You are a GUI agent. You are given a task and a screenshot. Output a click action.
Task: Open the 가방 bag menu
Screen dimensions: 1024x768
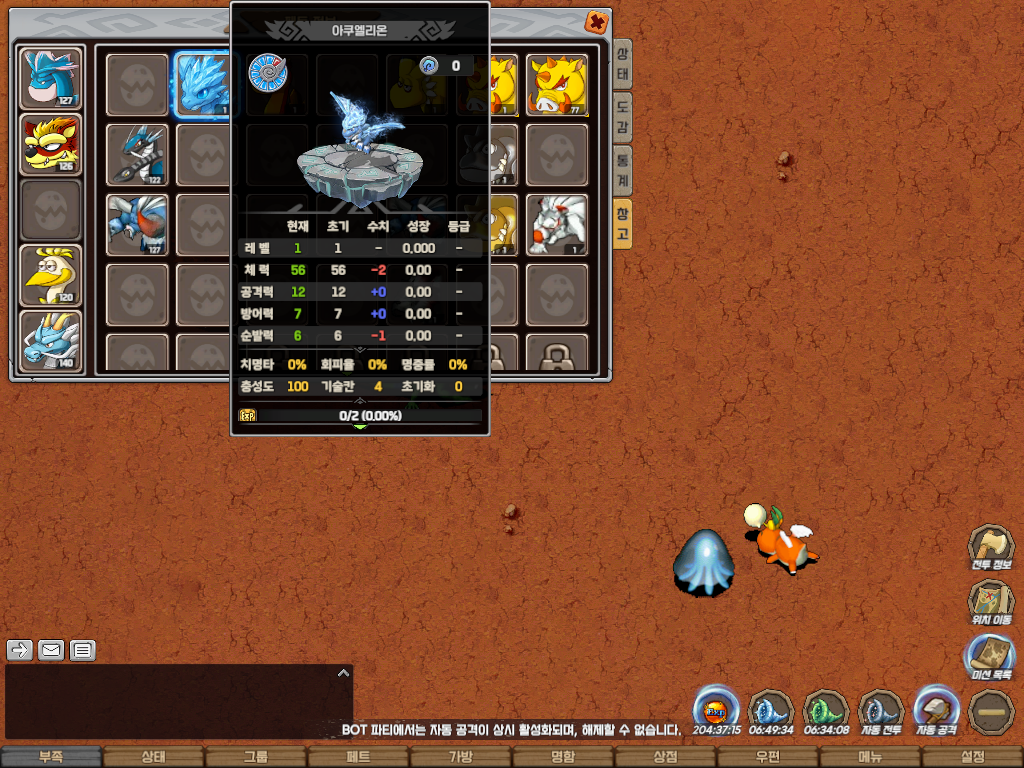coord(460,758)
